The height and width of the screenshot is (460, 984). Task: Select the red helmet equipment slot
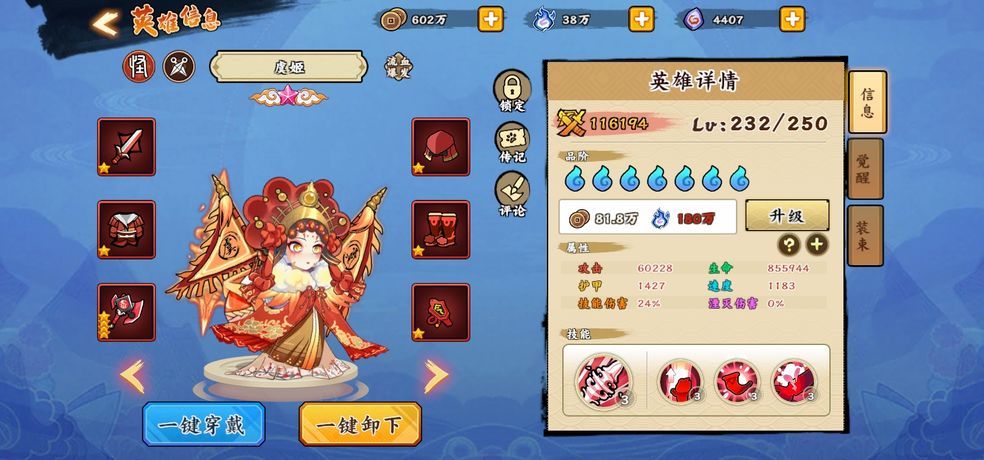pos(441,146)
